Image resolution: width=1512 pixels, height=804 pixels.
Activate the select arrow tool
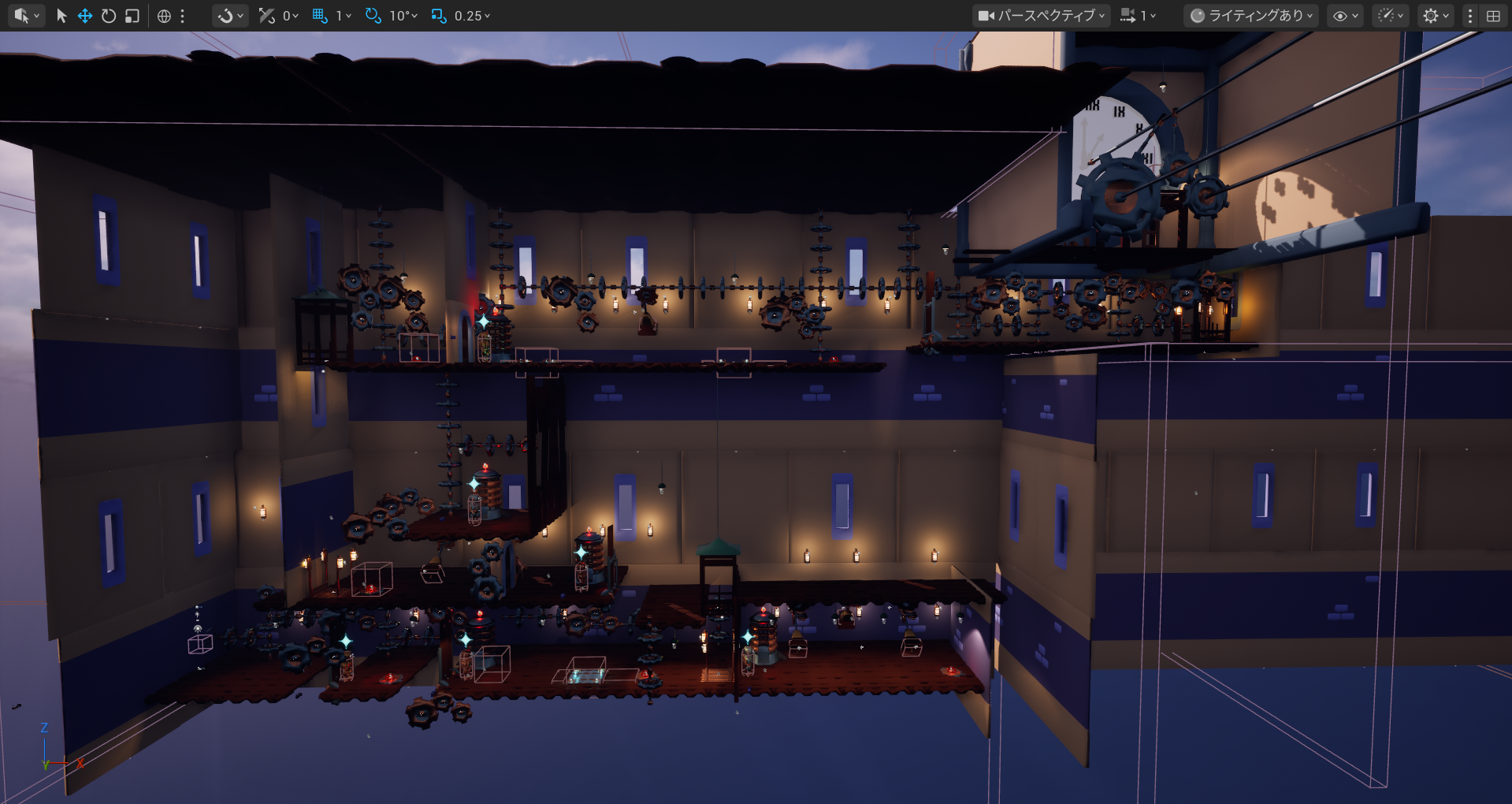[x=61, y=16]
